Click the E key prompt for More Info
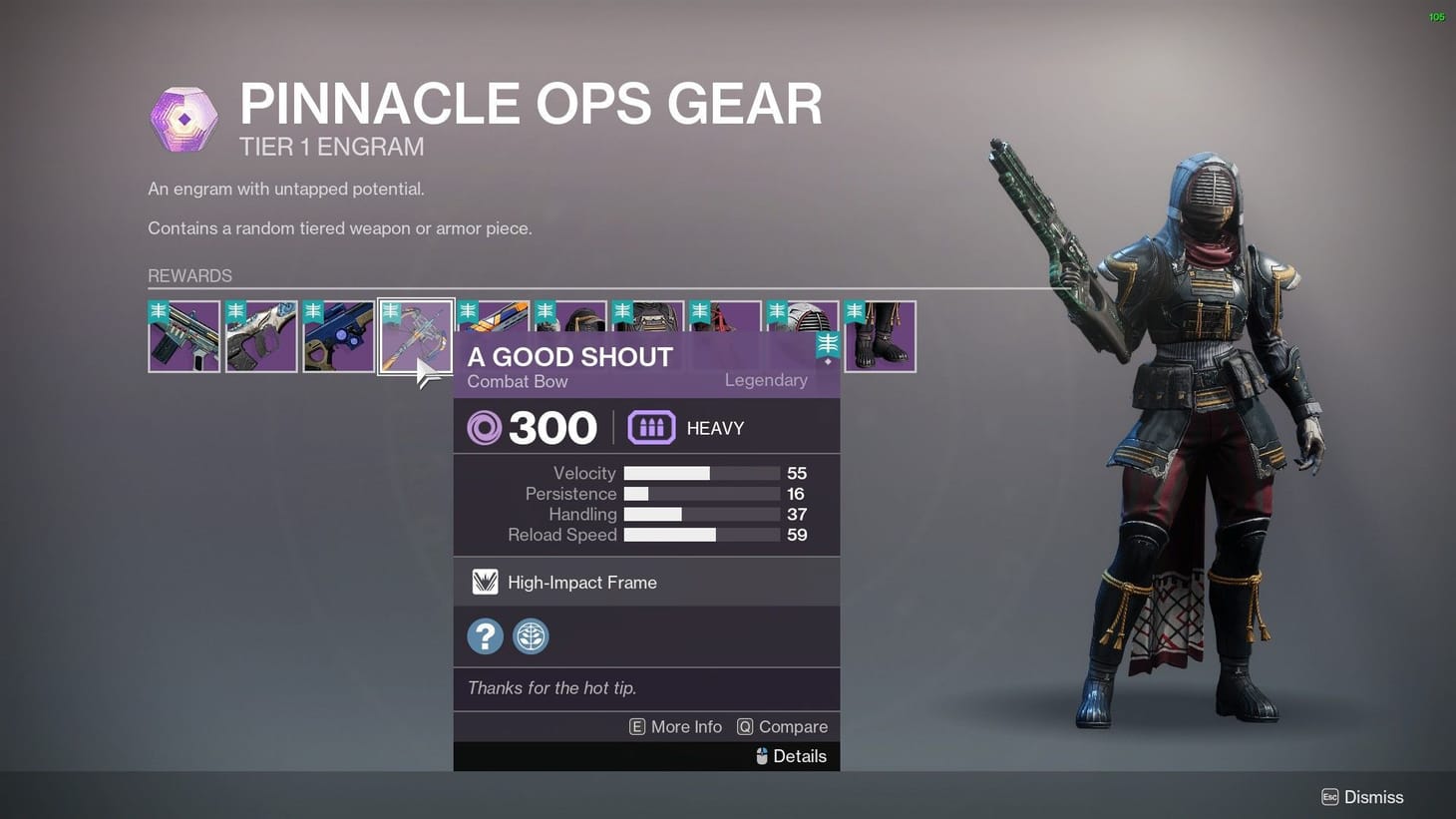The width and height of the screenshot is (1456, 819). (x=637, y=726)
